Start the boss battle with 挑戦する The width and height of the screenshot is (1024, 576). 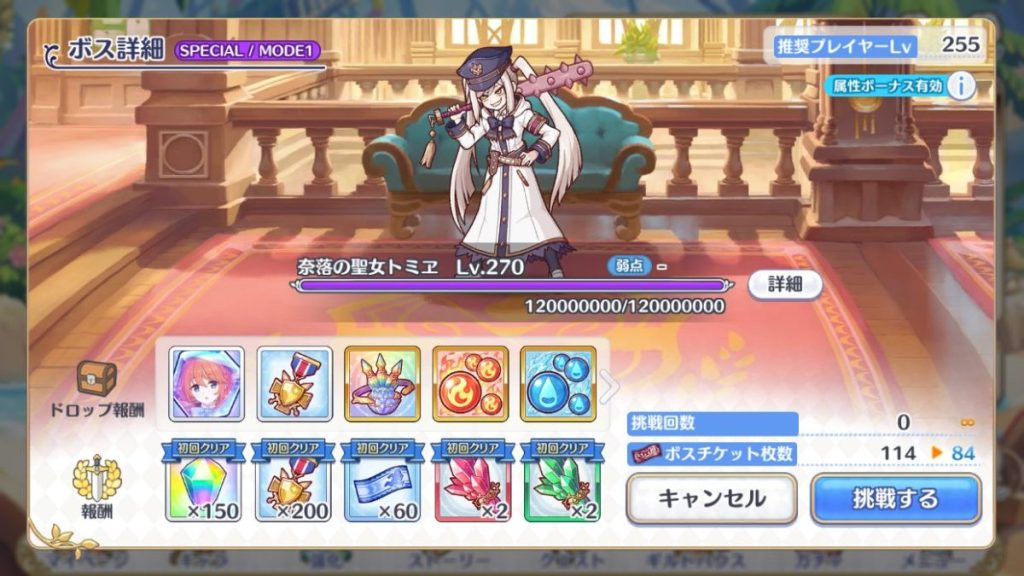point(895,498)
